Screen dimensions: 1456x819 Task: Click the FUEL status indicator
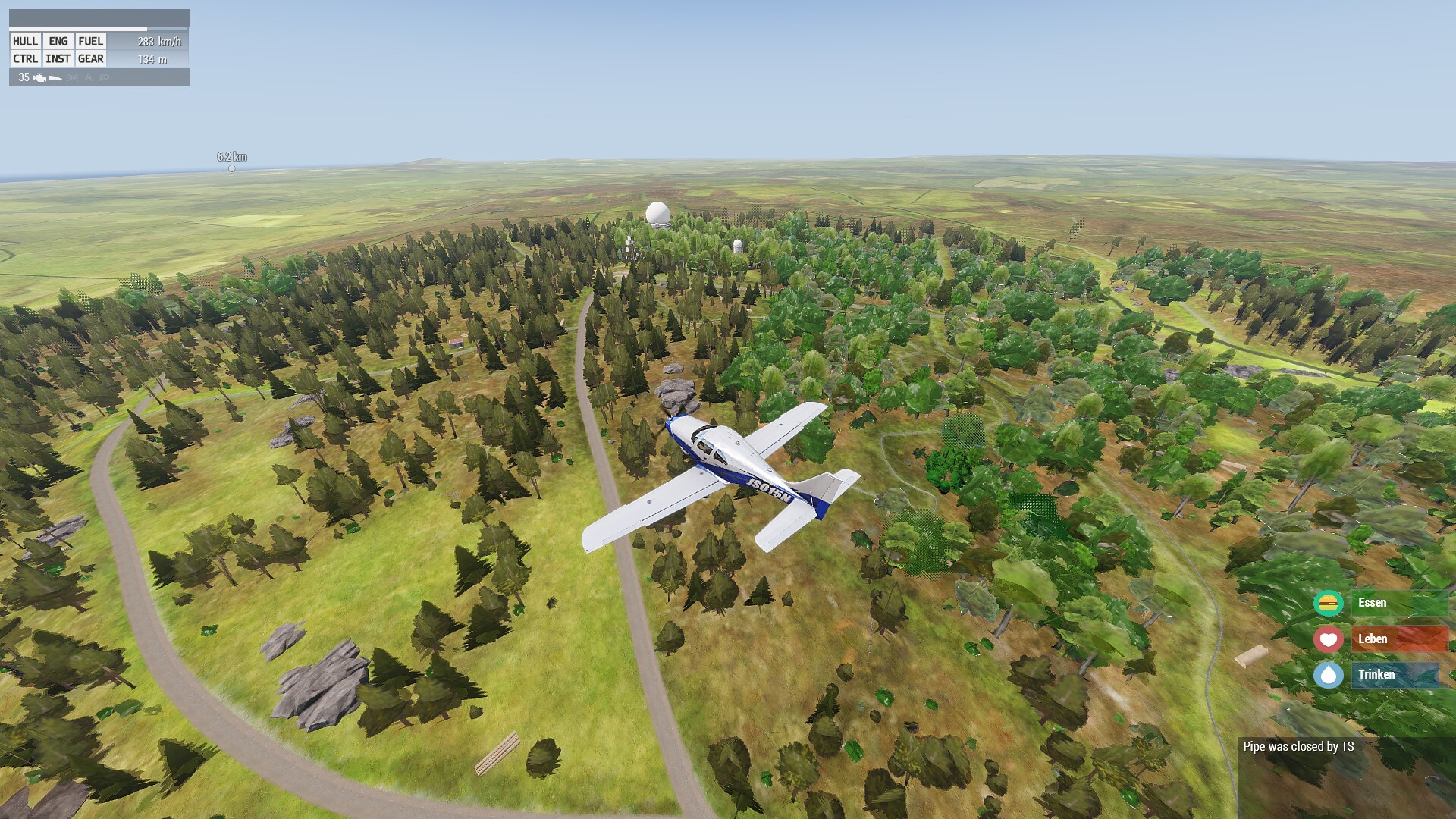tap(91, 42)
